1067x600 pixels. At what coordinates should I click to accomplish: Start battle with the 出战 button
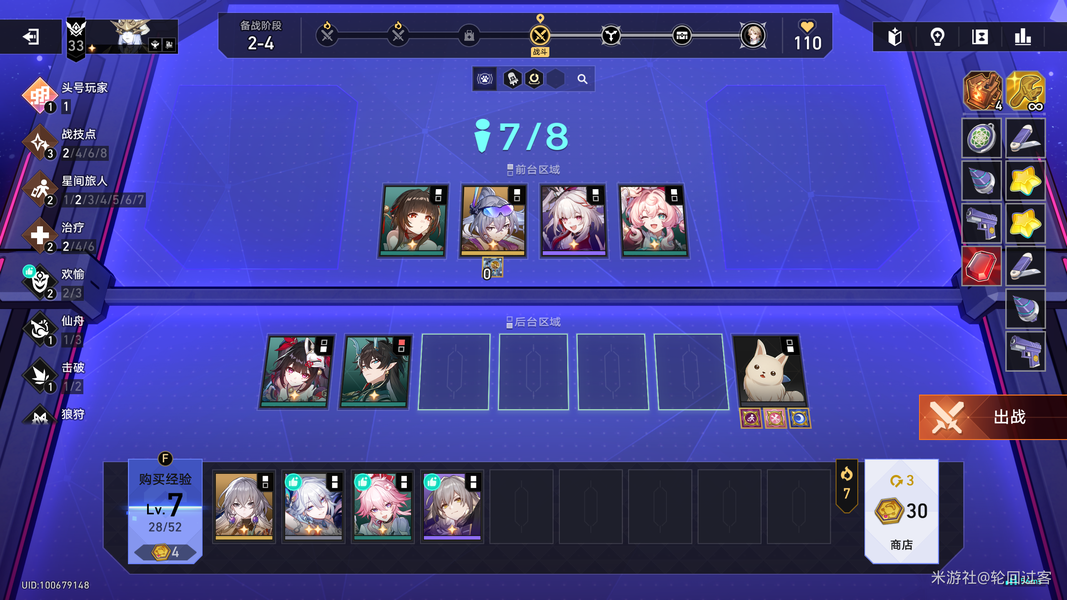[992, 417]
